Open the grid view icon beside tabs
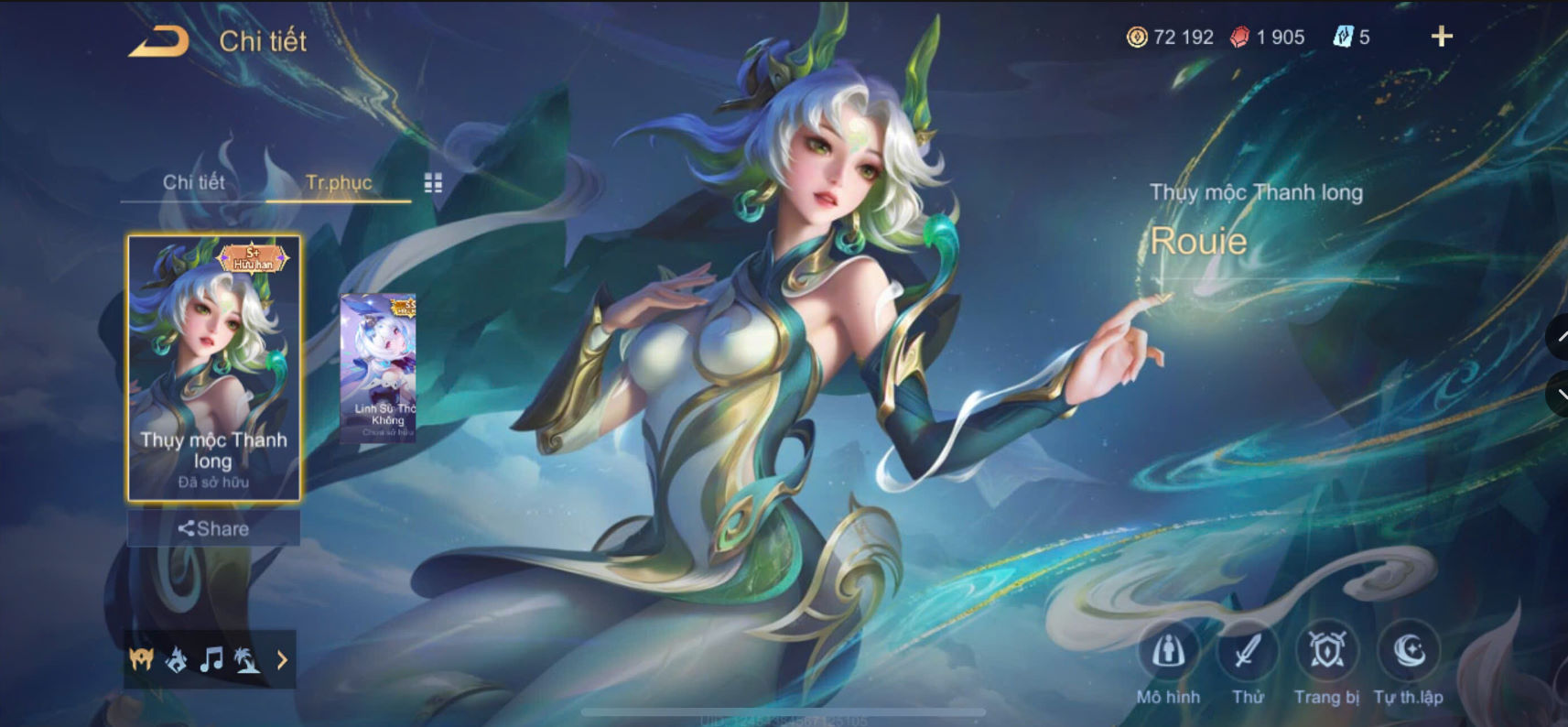The height and width of the screenshot is (727, 1568). [435, 182]
